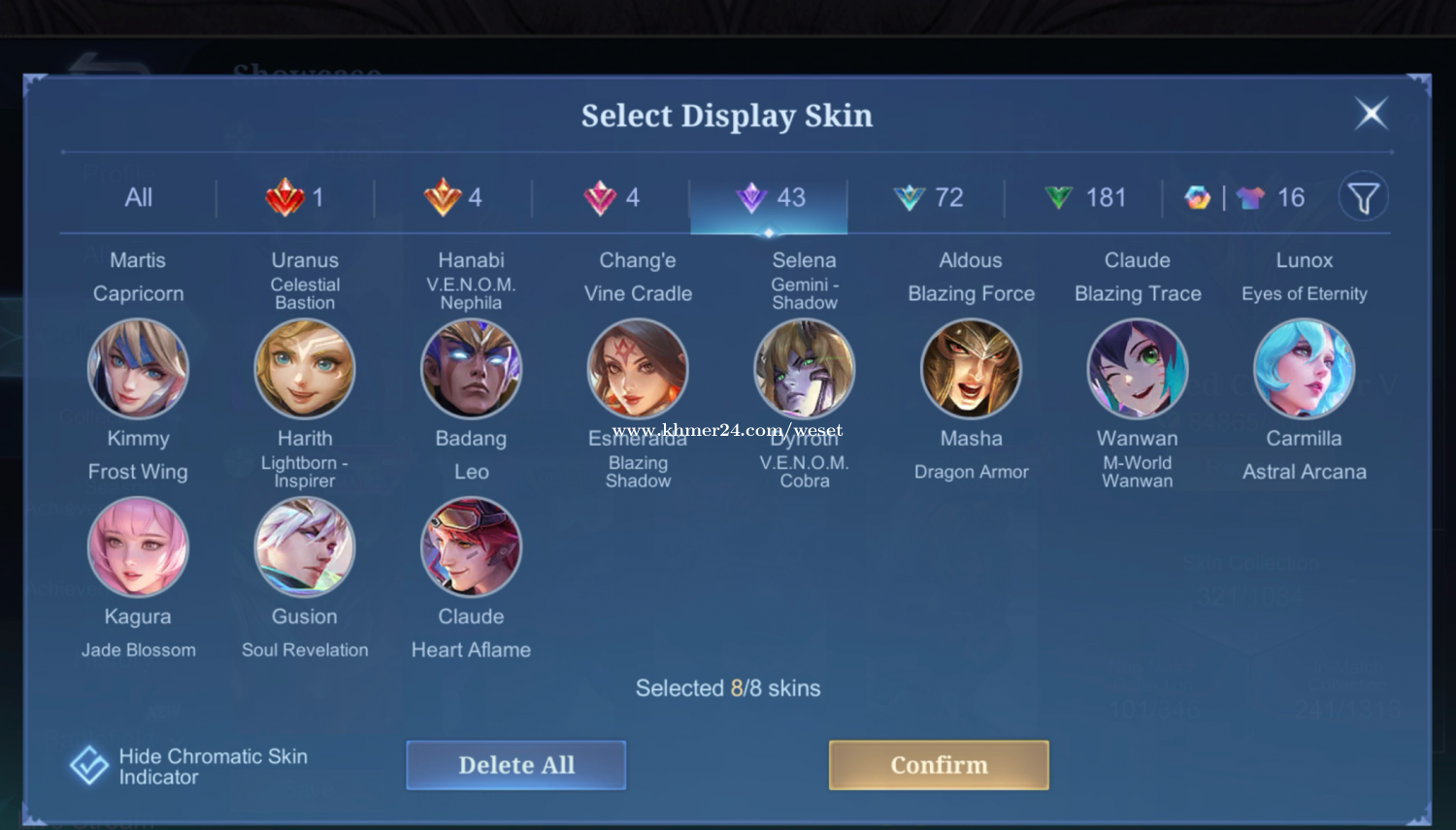Select Dyrroth V.E.N.O.M. Cobra skin portrait
The width and height of the screenshot is (1456, 830).
(x=805, y=369)
